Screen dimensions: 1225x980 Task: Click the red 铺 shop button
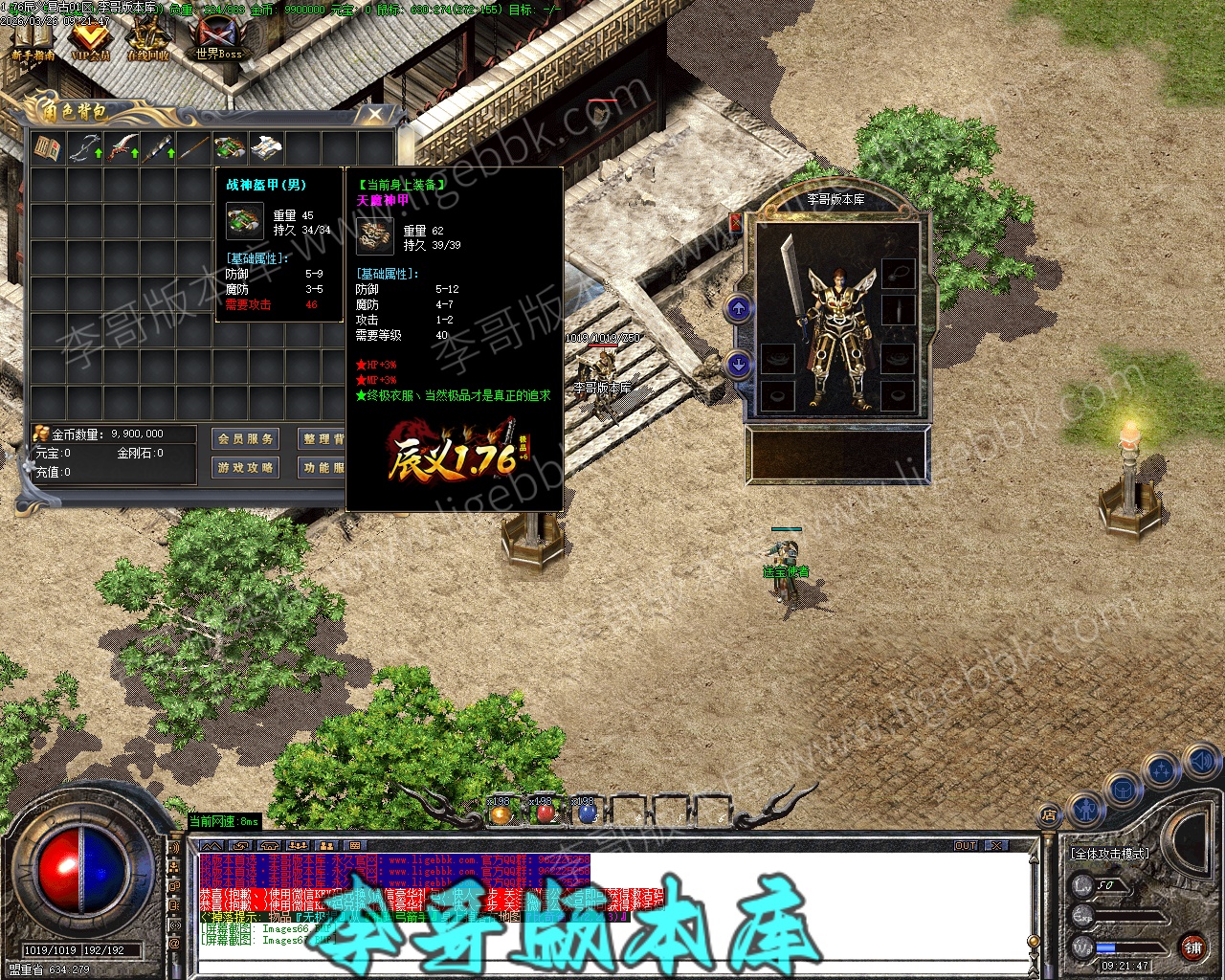pos(1192,947)
